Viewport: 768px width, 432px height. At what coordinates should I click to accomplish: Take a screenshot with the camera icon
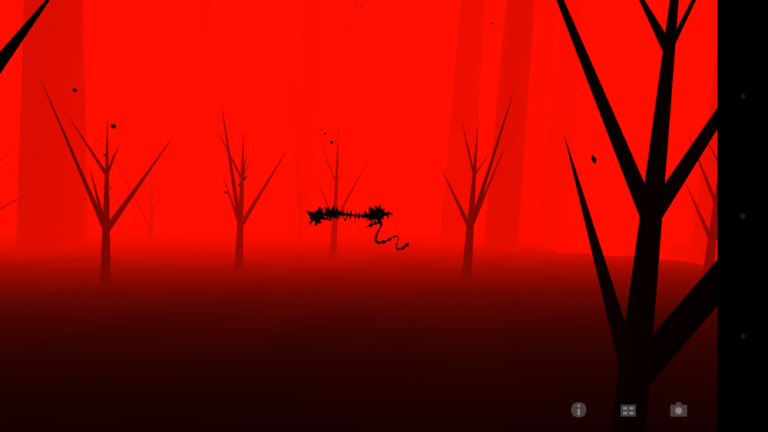(678, 409)
